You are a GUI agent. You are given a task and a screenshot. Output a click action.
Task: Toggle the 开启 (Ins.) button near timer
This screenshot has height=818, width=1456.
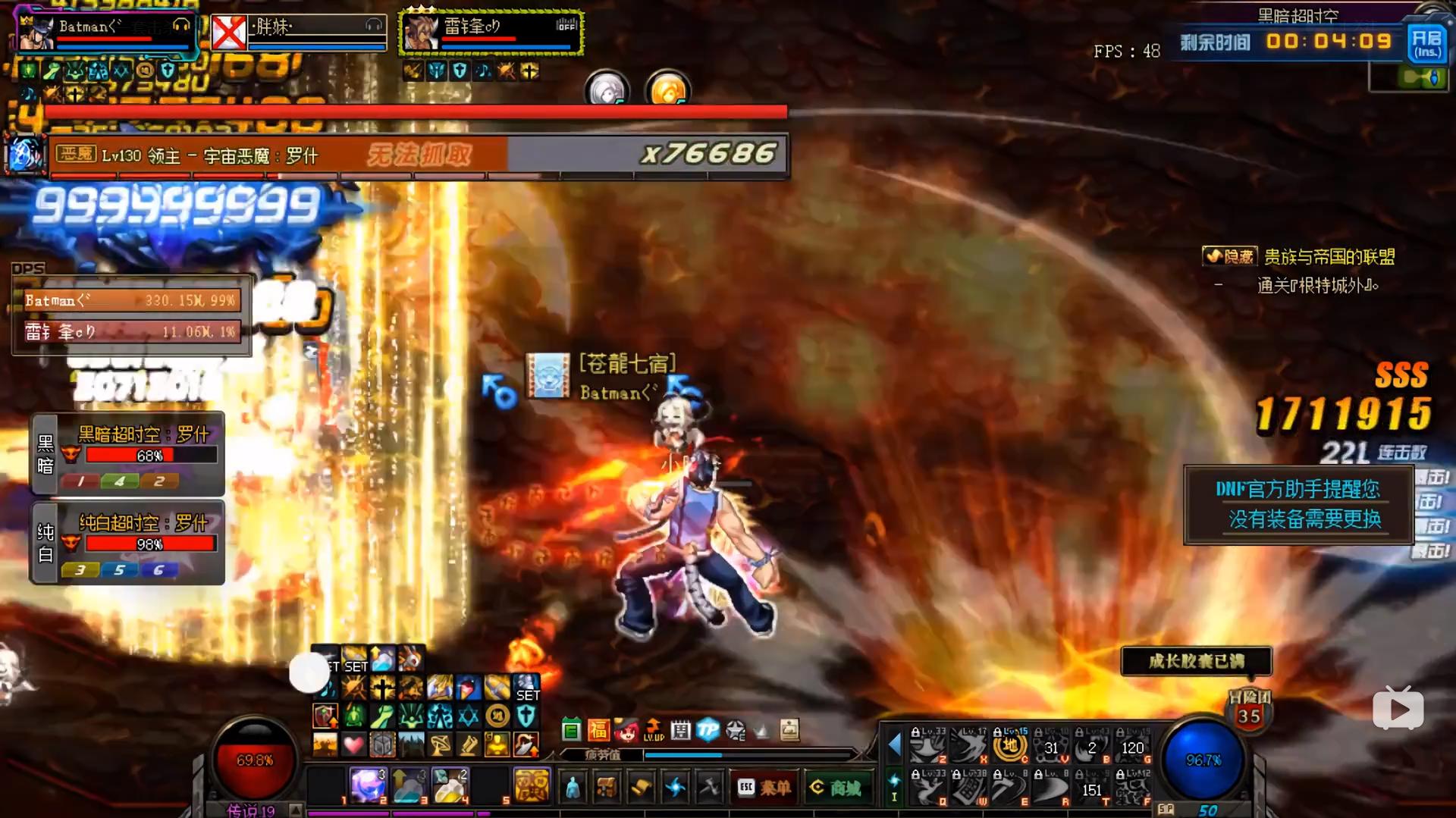click(1426, 42)
